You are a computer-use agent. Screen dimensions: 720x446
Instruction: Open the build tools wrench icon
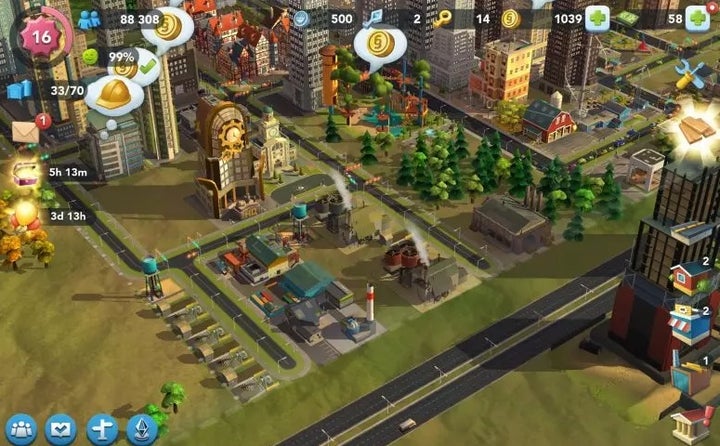692,73
